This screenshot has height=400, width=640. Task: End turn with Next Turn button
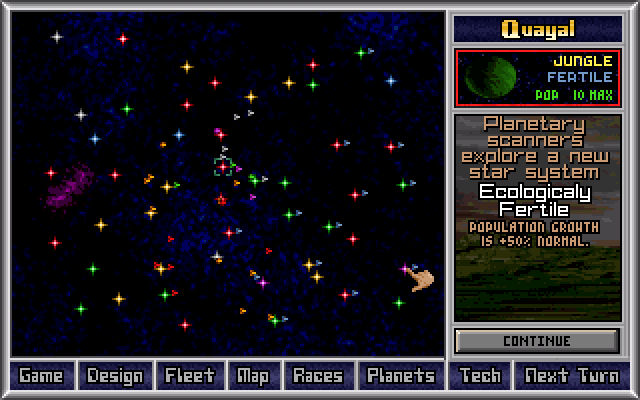571,376
